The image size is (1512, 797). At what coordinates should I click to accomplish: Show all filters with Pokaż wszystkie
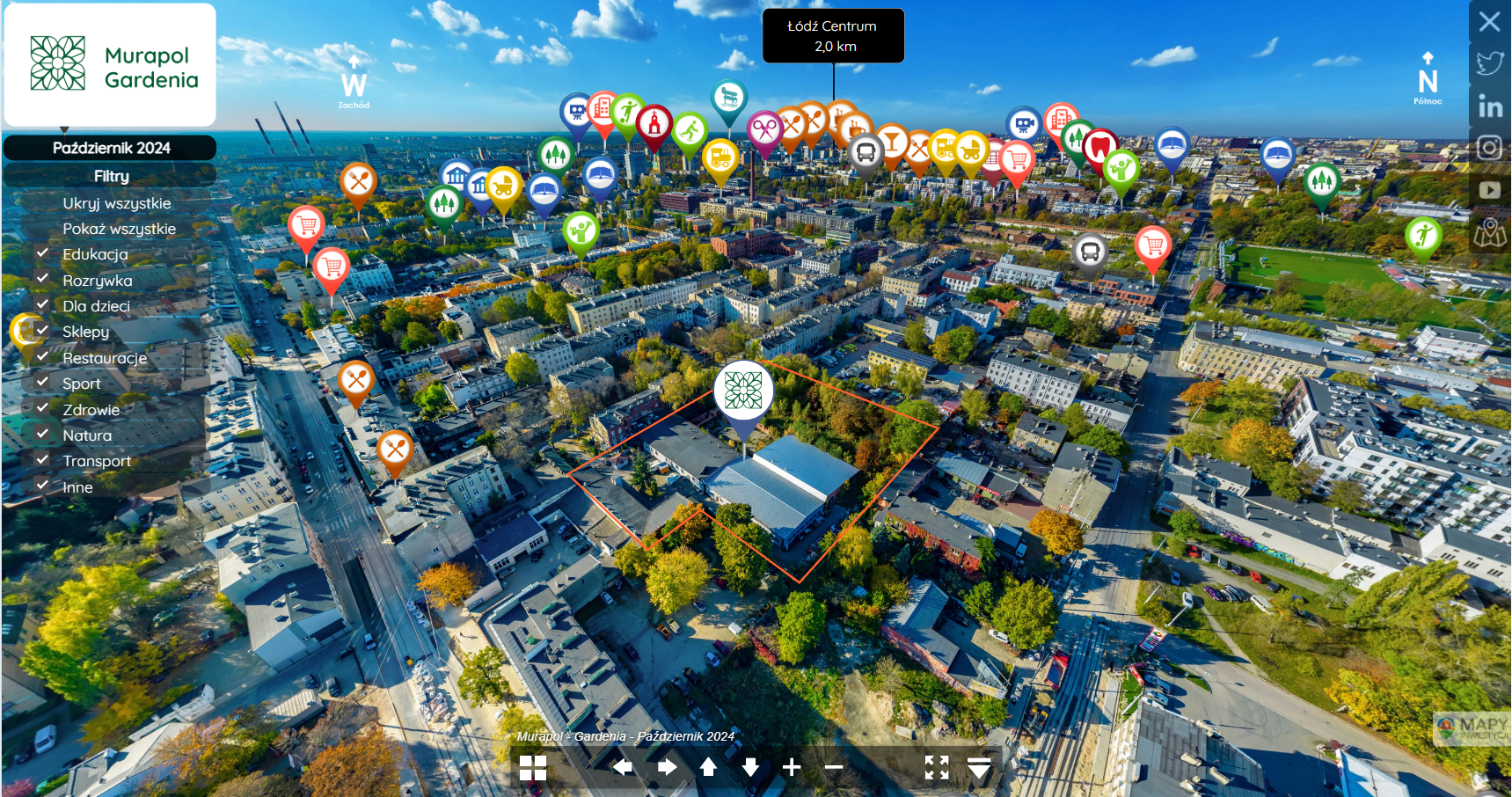tap(119, 229)
